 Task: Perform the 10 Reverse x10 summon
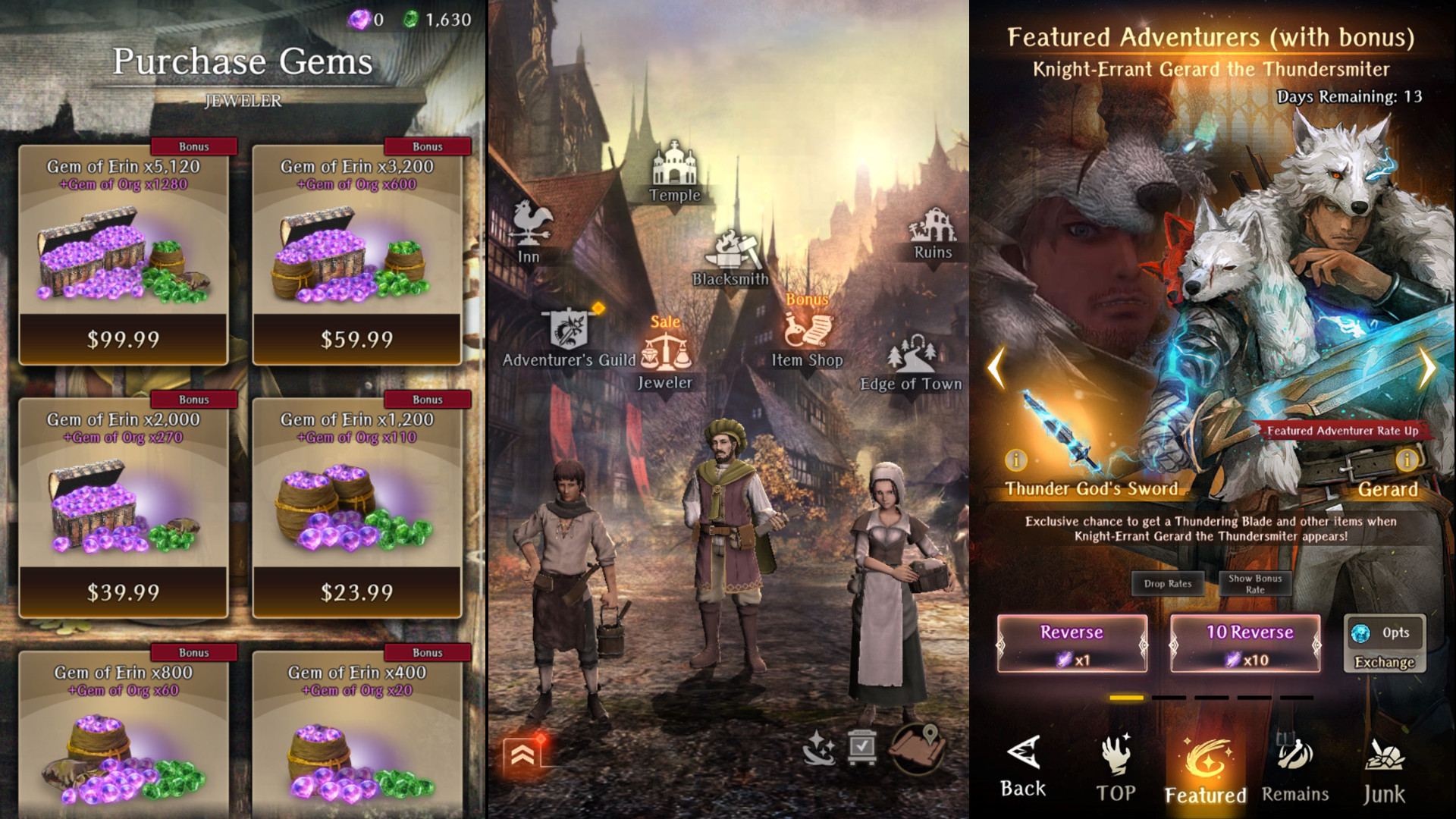1245,644
